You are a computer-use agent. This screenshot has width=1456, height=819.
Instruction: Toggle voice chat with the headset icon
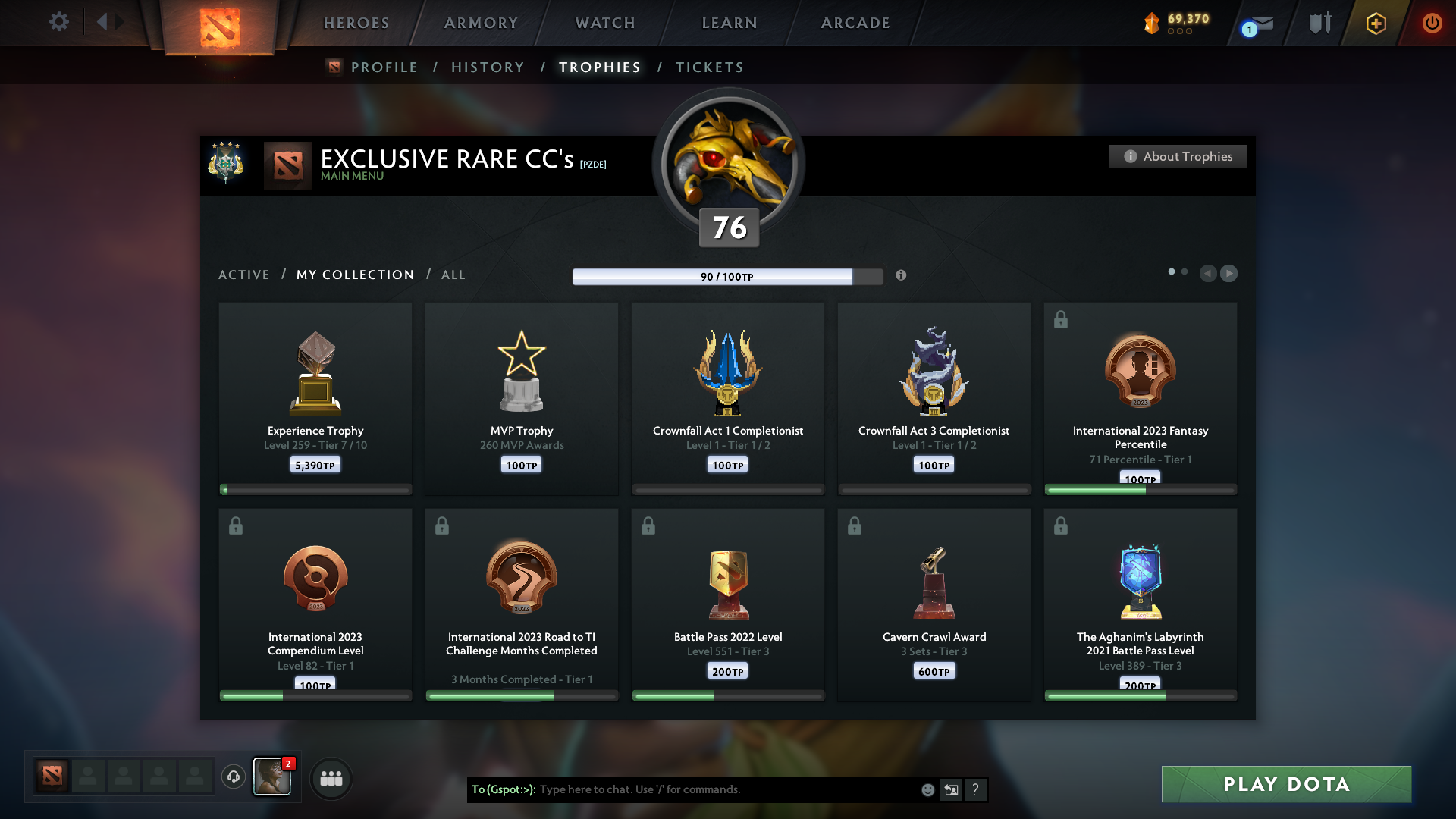coord(234,777)
